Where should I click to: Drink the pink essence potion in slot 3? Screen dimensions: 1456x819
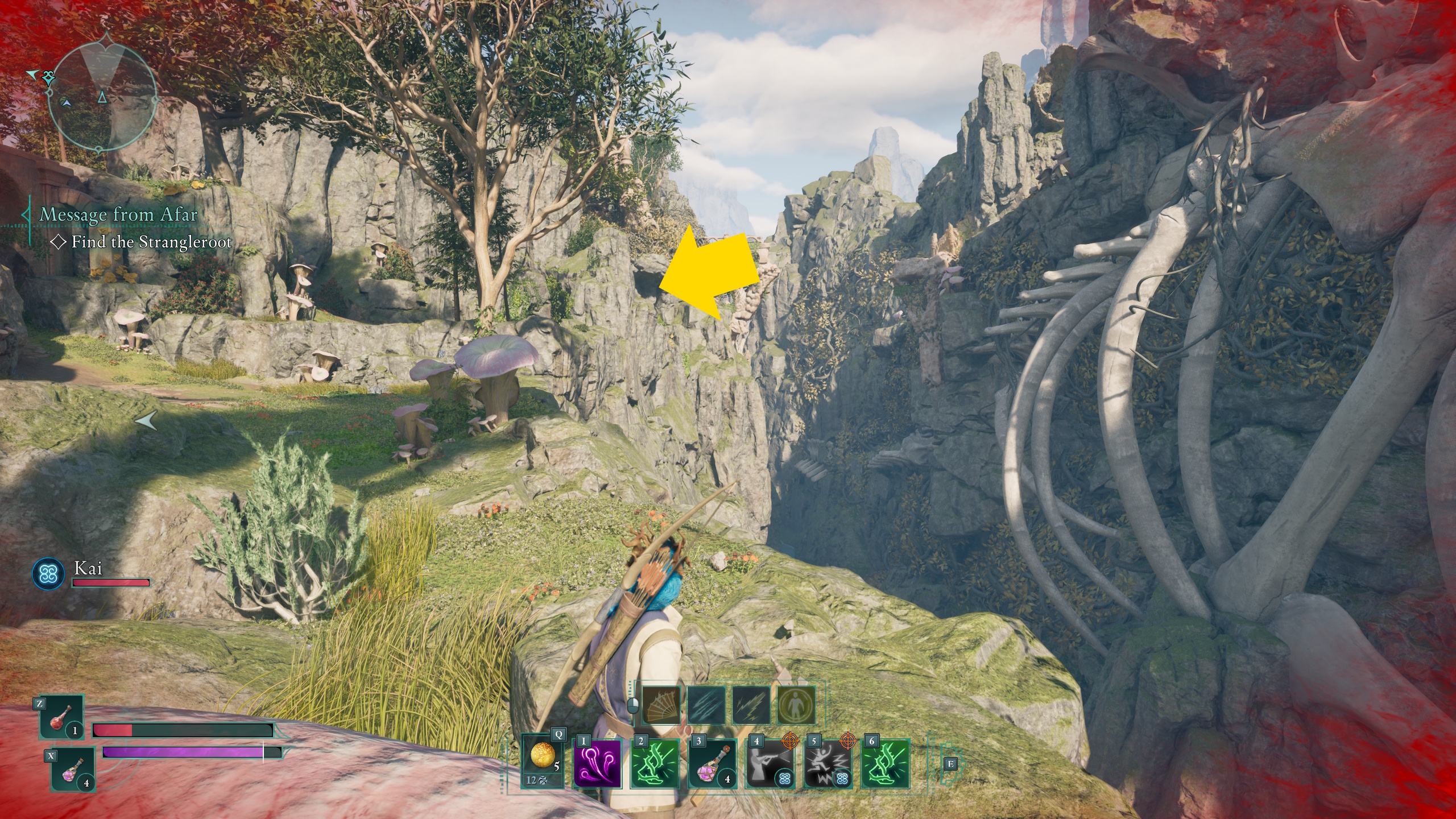click(x=712, y=764)
